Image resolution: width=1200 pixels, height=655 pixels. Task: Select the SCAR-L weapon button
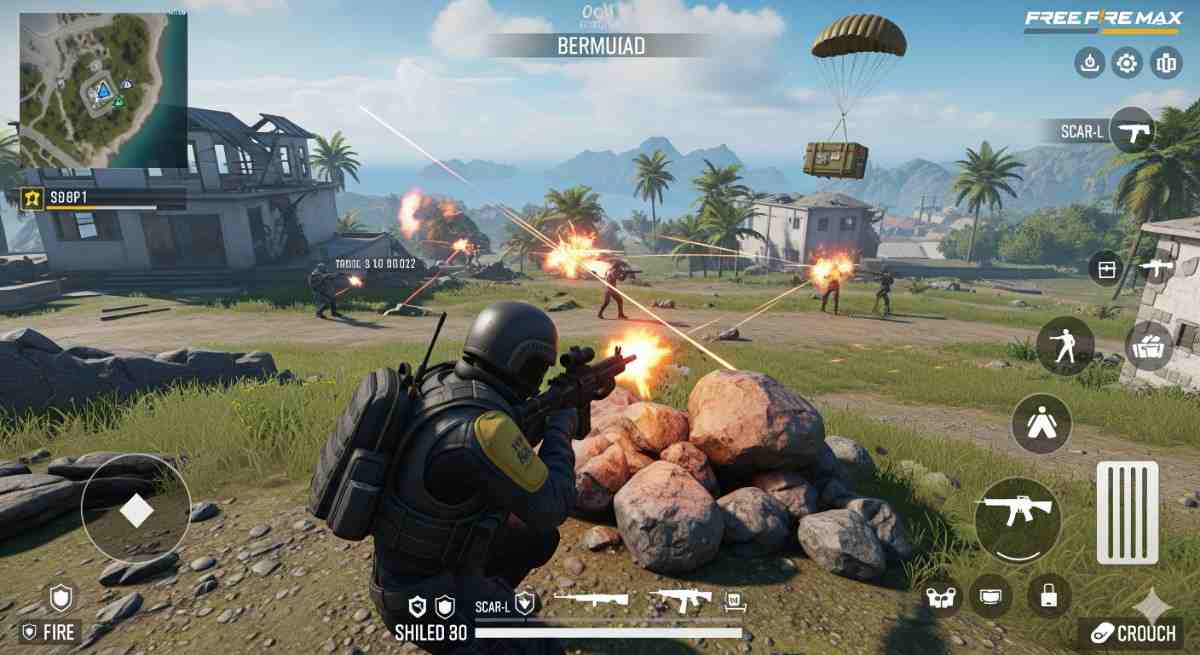(1132, 130)
